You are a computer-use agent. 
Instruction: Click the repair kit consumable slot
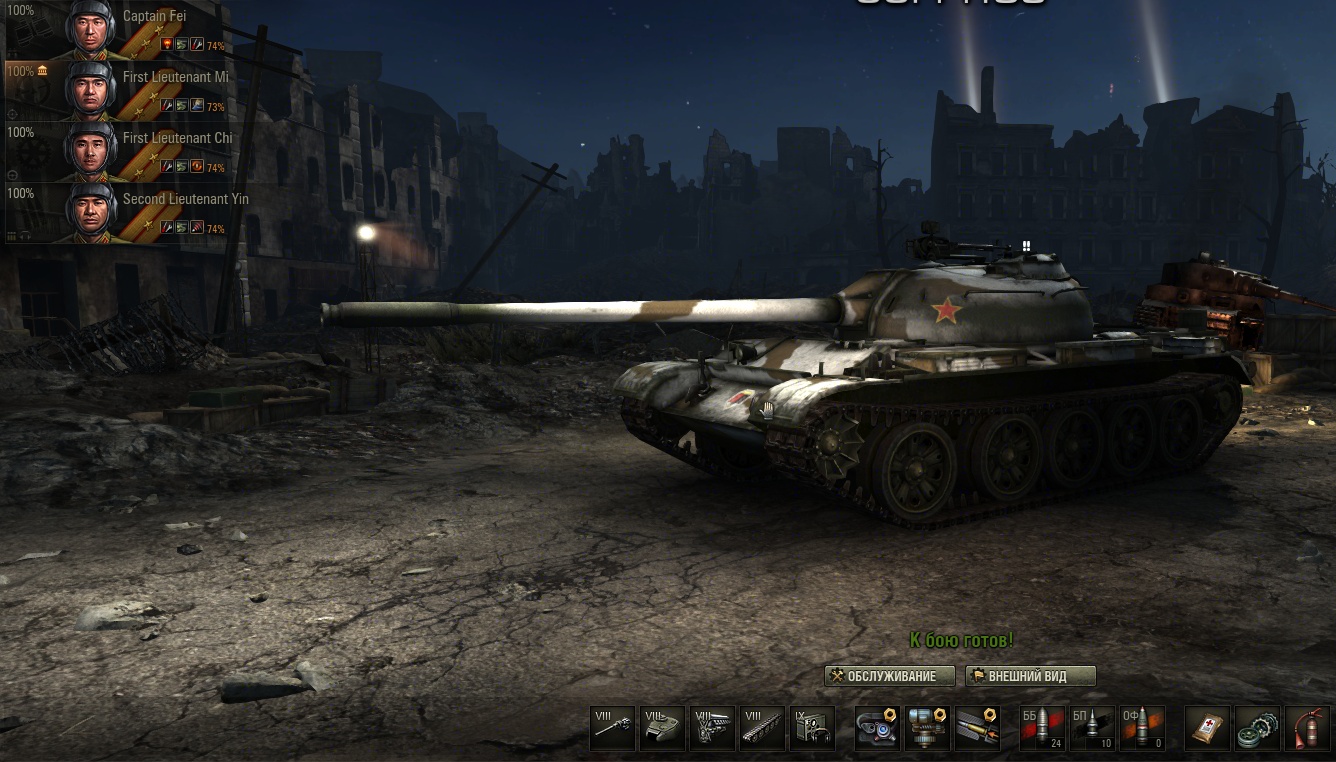(x=1258, y=728)
